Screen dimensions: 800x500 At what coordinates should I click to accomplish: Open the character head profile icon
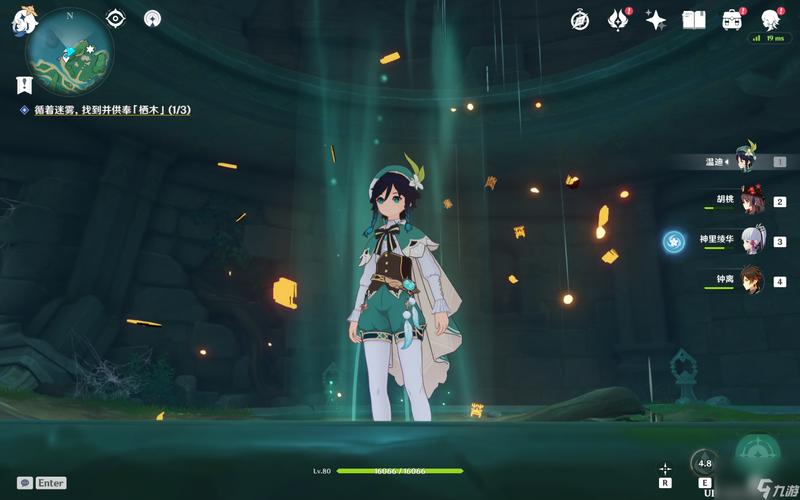click(x=770, y=20)
